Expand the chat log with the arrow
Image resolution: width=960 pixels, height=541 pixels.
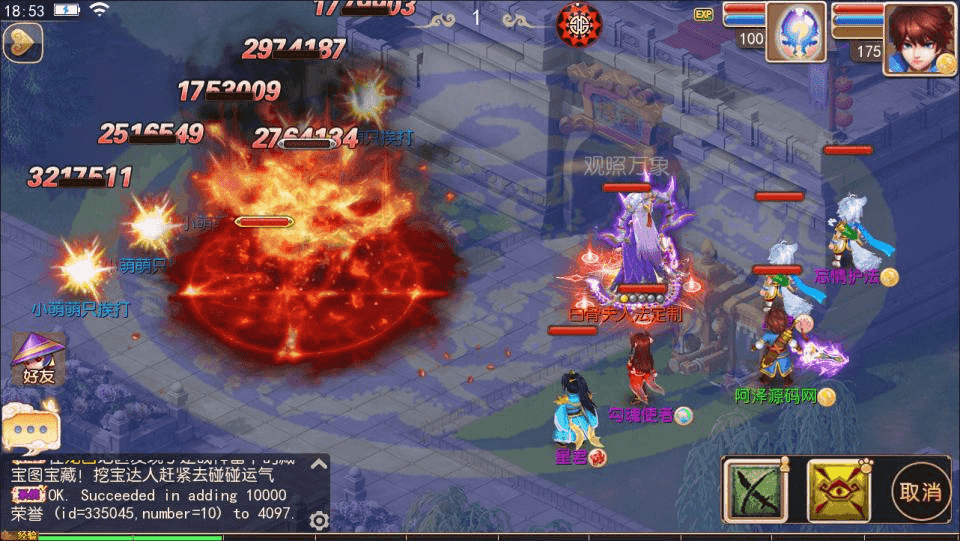coord(318,464)
